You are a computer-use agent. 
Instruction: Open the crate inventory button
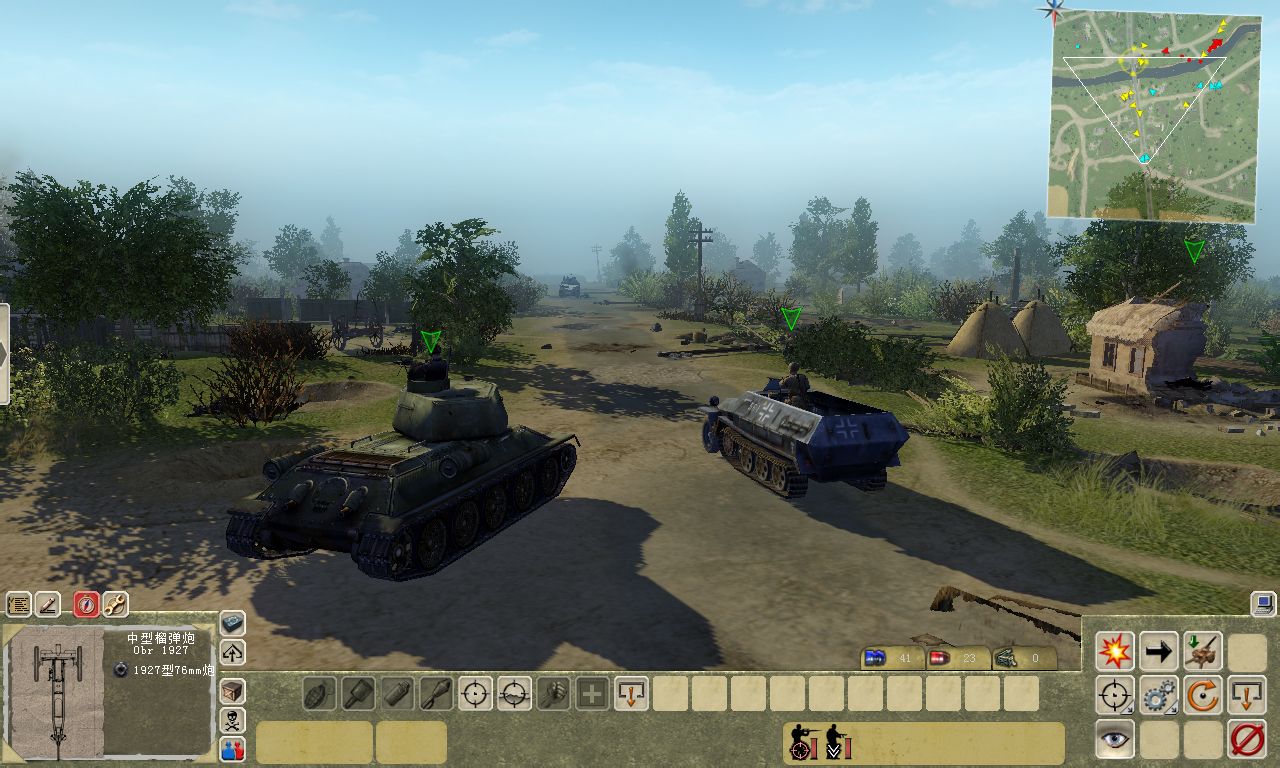click(232, 691)
